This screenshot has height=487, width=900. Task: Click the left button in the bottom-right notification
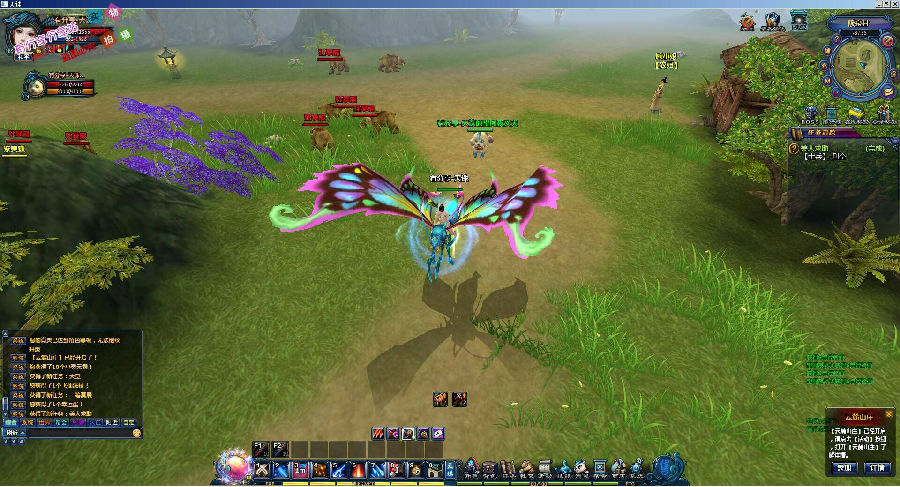pyautogui.click(x=845, y=467)
